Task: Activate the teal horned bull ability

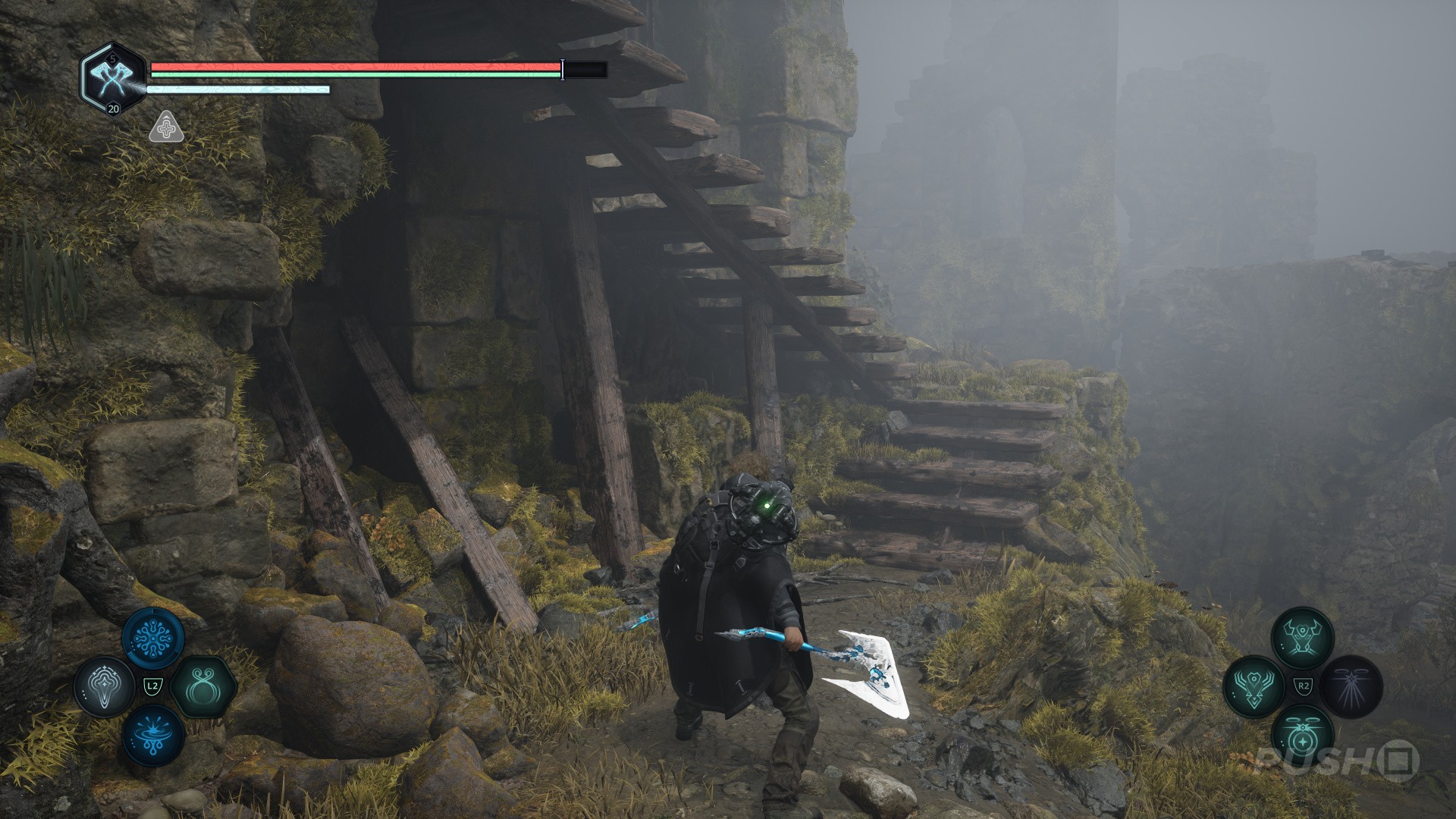Action: 1302,638
